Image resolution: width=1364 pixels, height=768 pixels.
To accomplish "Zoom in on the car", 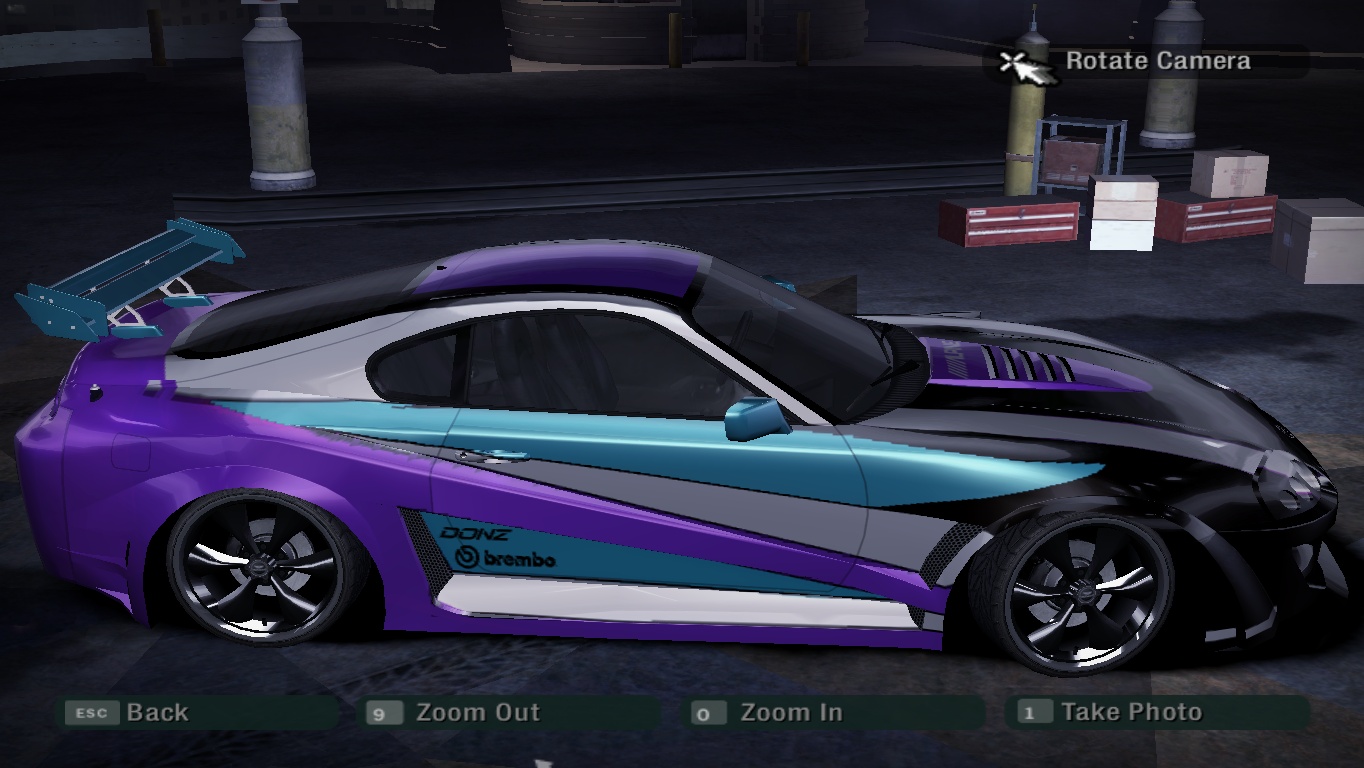I will tap(789, 713).
